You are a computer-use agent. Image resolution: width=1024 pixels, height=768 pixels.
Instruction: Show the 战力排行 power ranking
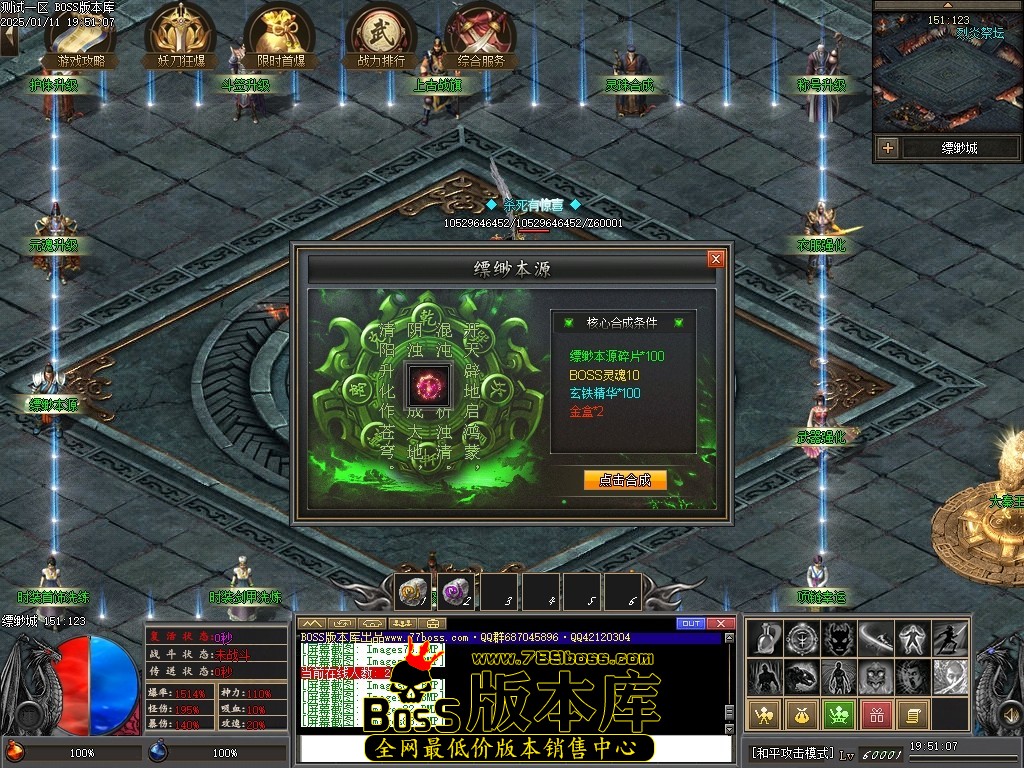[381, 37]
